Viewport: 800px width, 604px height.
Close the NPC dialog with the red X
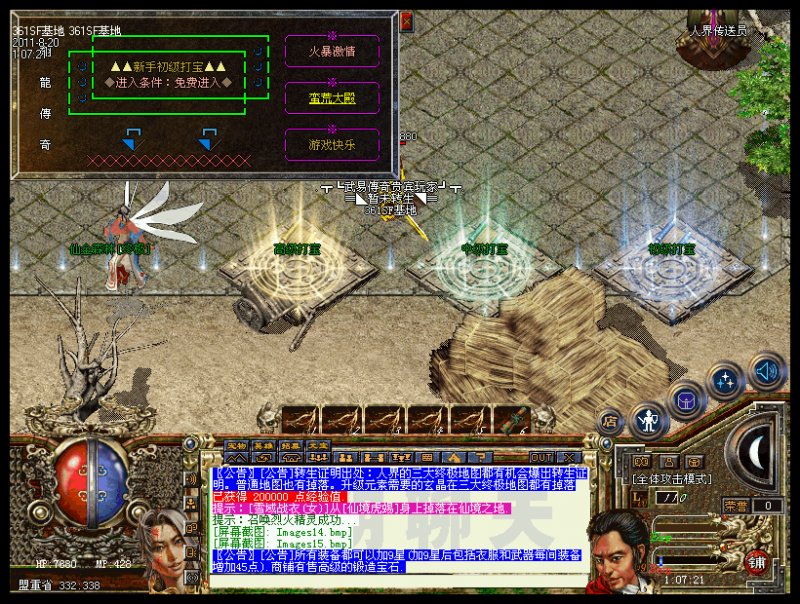pyautogui.click(x=406, y=19)
